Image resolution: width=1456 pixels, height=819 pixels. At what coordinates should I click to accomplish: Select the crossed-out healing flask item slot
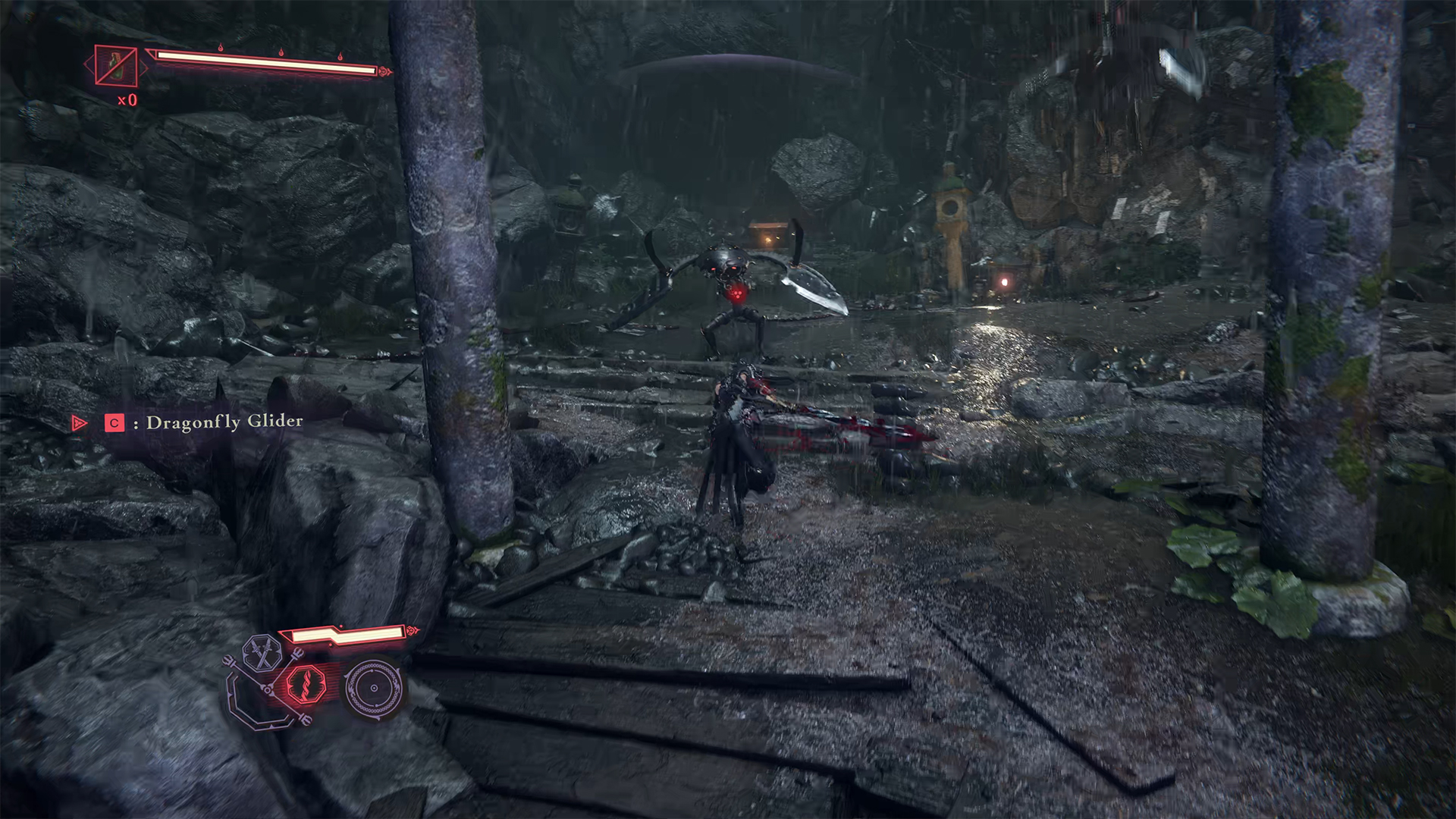[x=116, y=65]
